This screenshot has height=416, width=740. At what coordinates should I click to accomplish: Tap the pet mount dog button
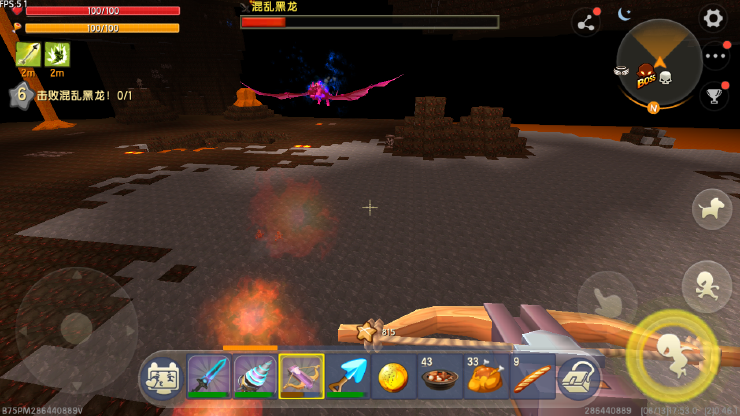[714, 208]
